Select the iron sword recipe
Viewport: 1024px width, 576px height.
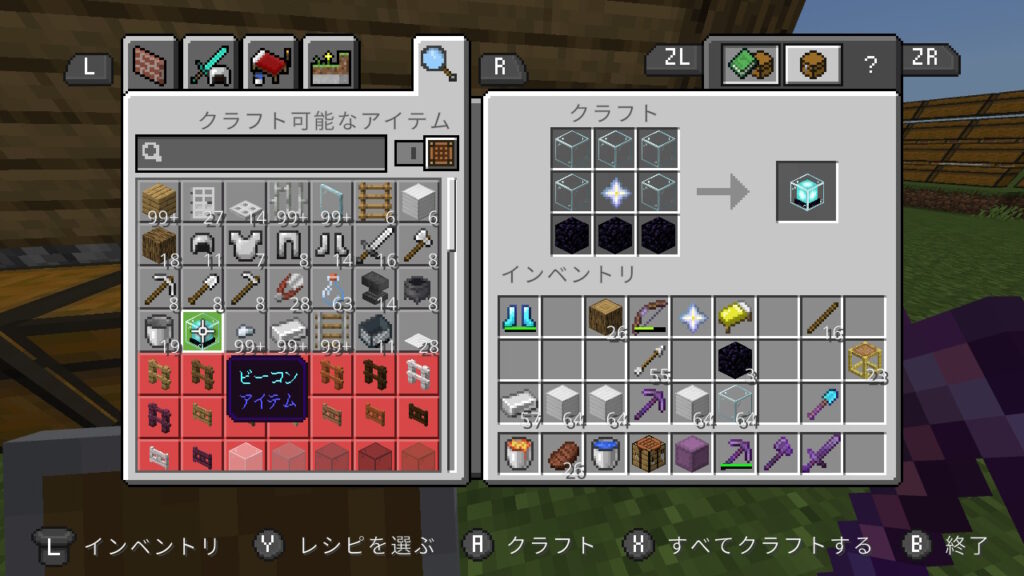pyautogui.click(x=374, y=243)
